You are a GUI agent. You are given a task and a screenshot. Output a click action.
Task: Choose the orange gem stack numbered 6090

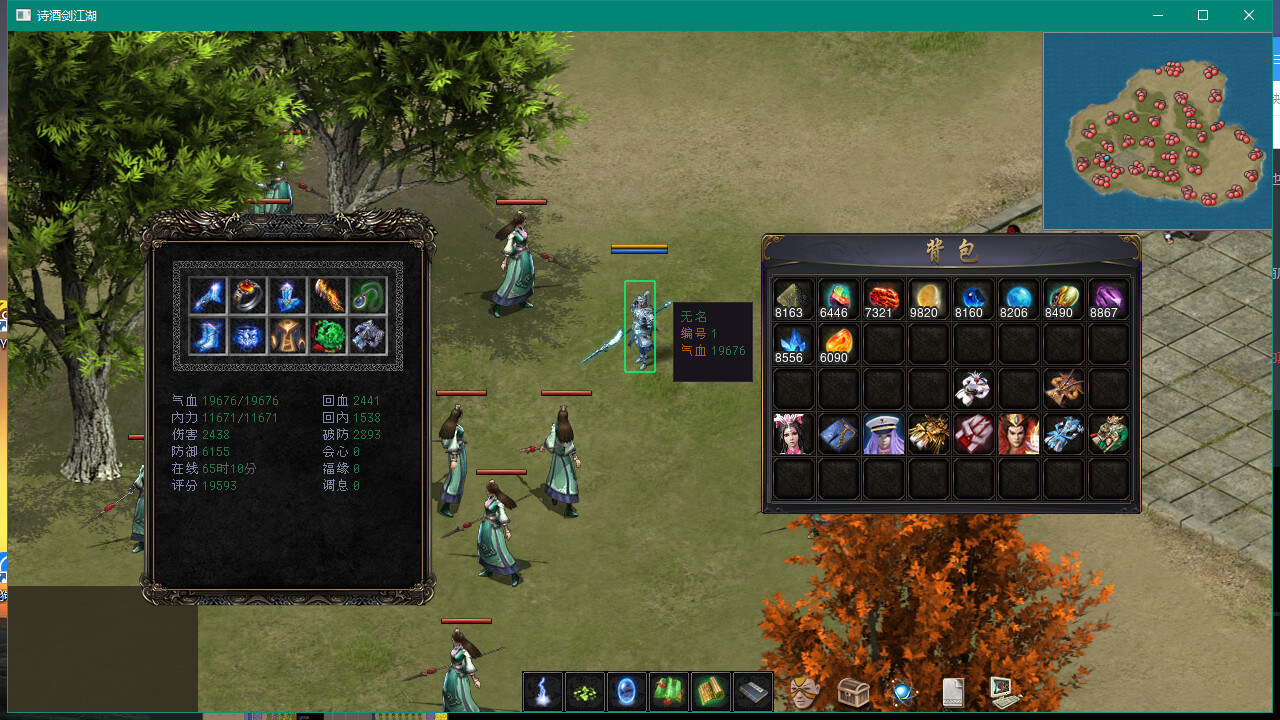(838, 344)
